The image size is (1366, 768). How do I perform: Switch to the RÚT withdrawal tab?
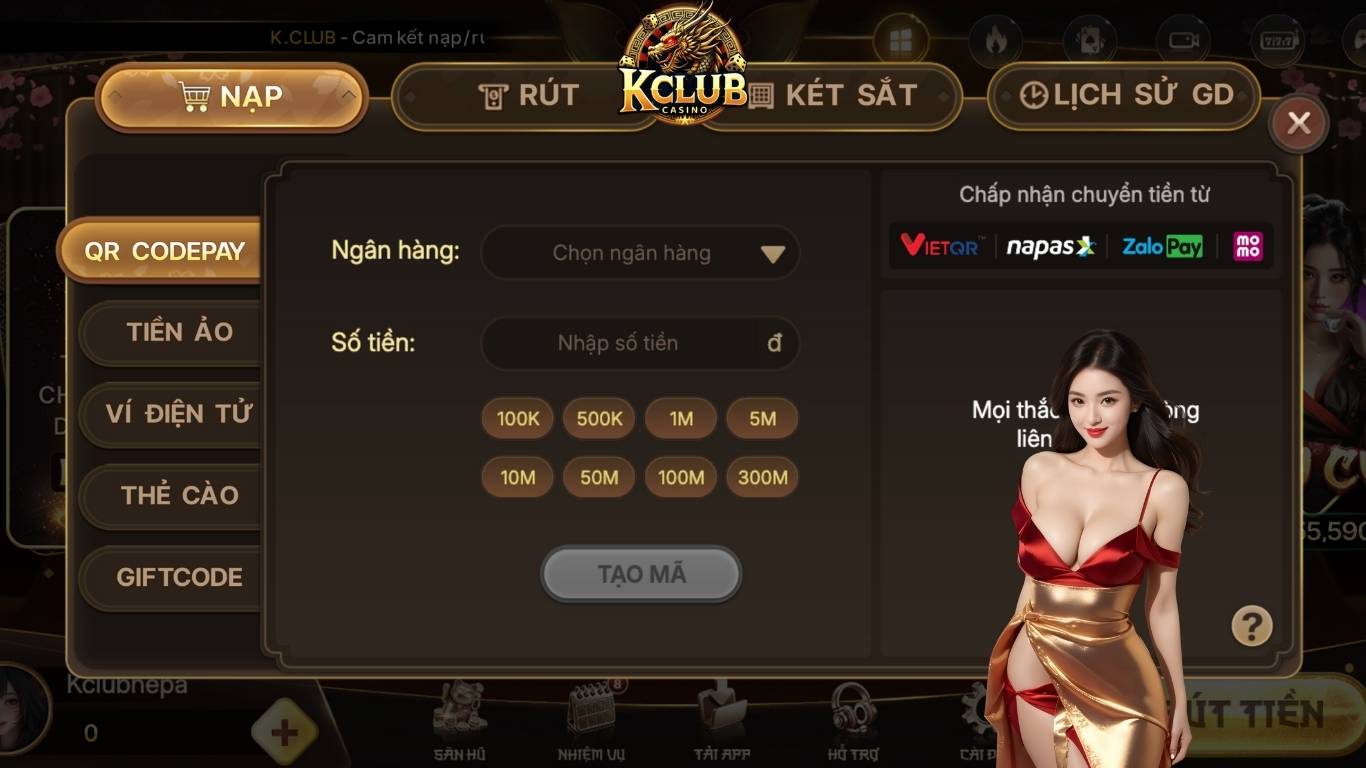click(x=528, y=95)
